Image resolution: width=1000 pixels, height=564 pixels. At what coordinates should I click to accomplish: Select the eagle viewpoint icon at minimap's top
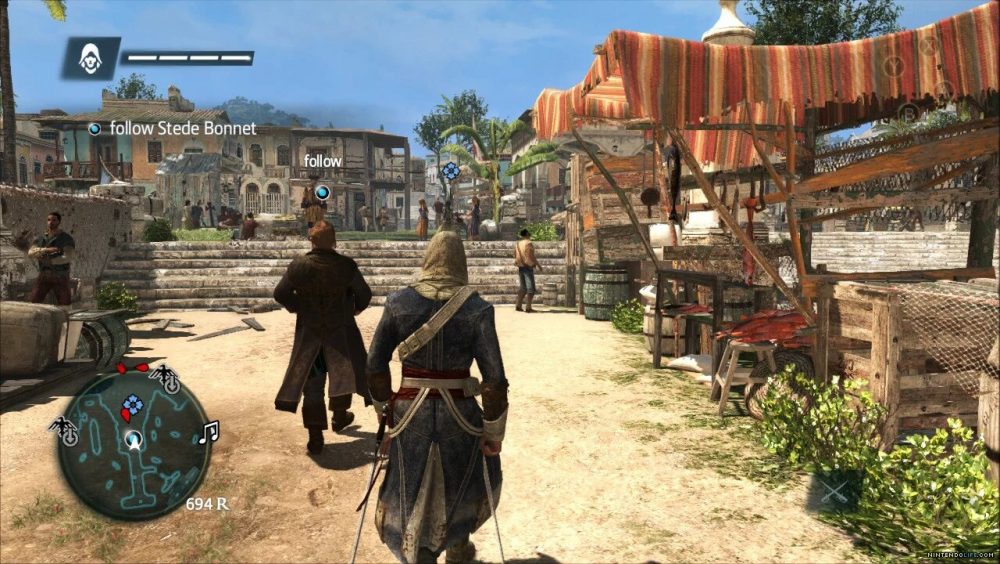coord(165,379)
